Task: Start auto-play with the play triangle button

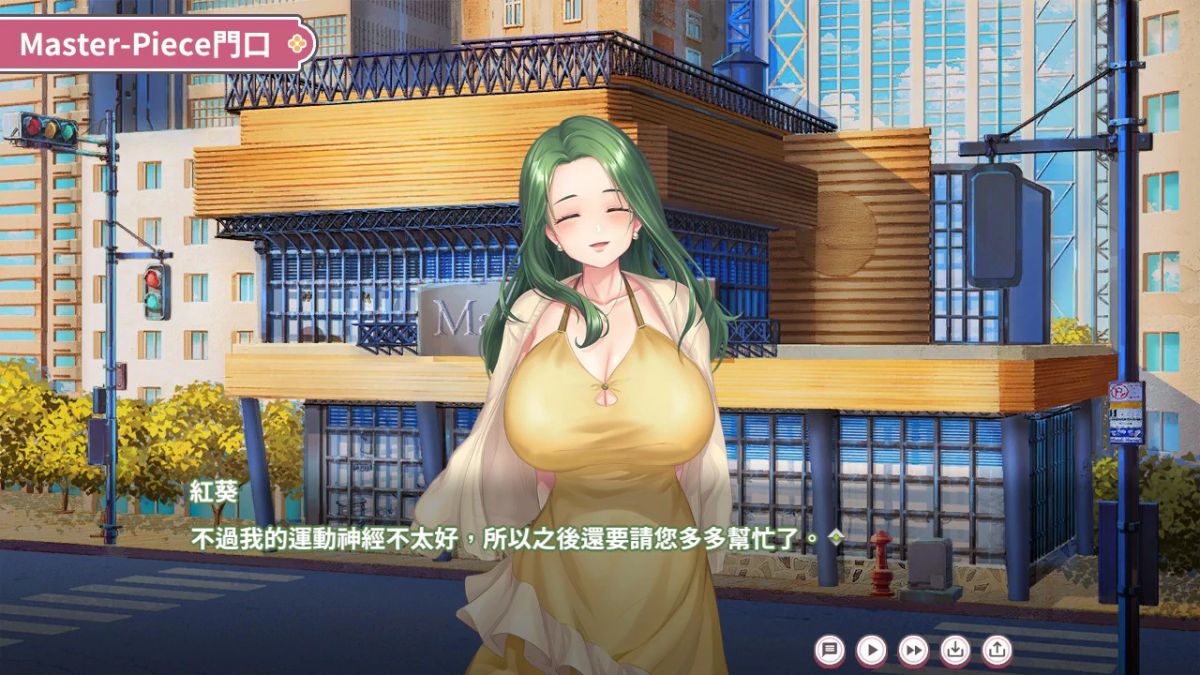Action: [871, 651]
